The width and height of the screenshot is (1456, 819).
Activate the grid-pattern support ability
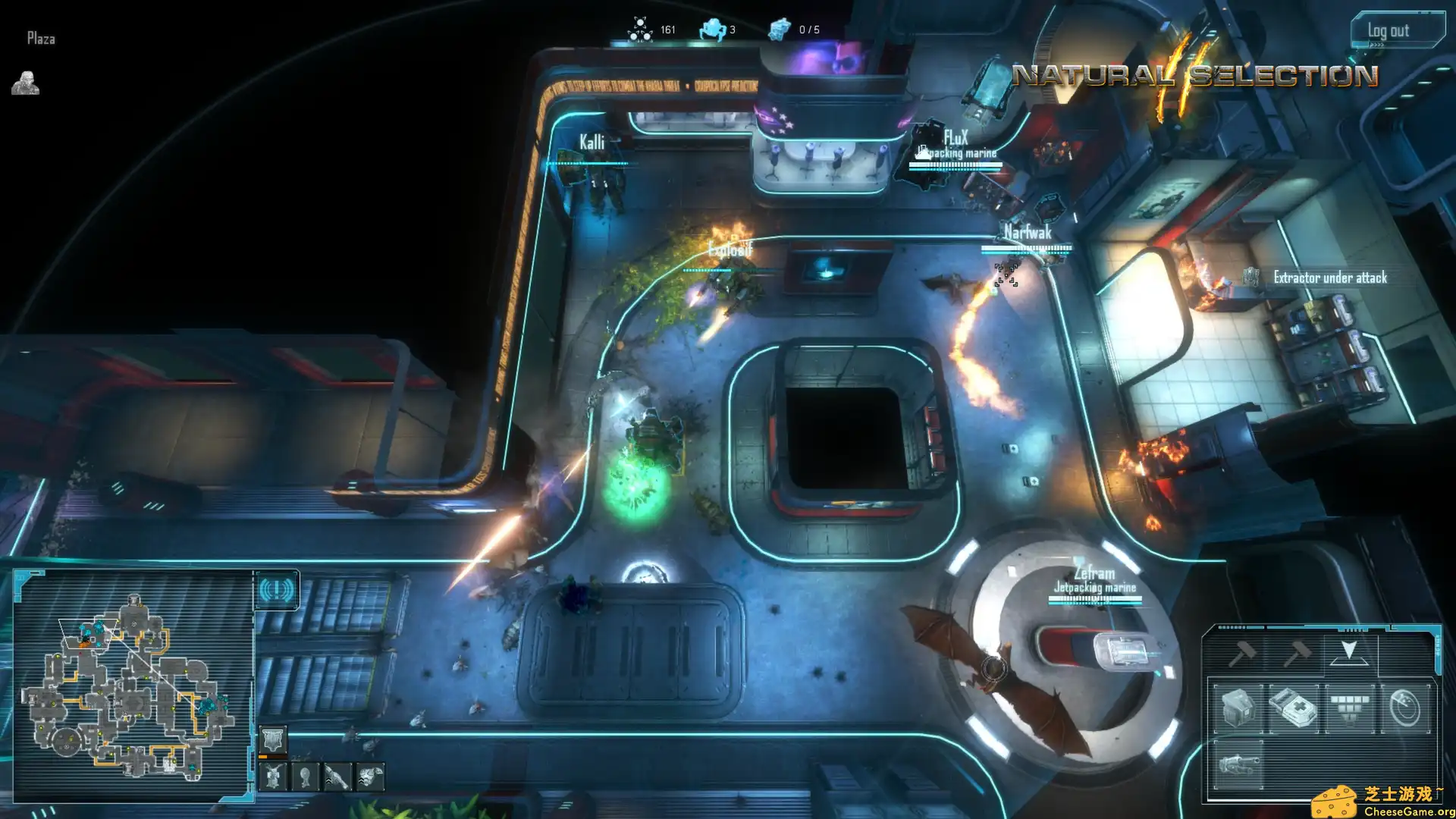point(1350,708)
